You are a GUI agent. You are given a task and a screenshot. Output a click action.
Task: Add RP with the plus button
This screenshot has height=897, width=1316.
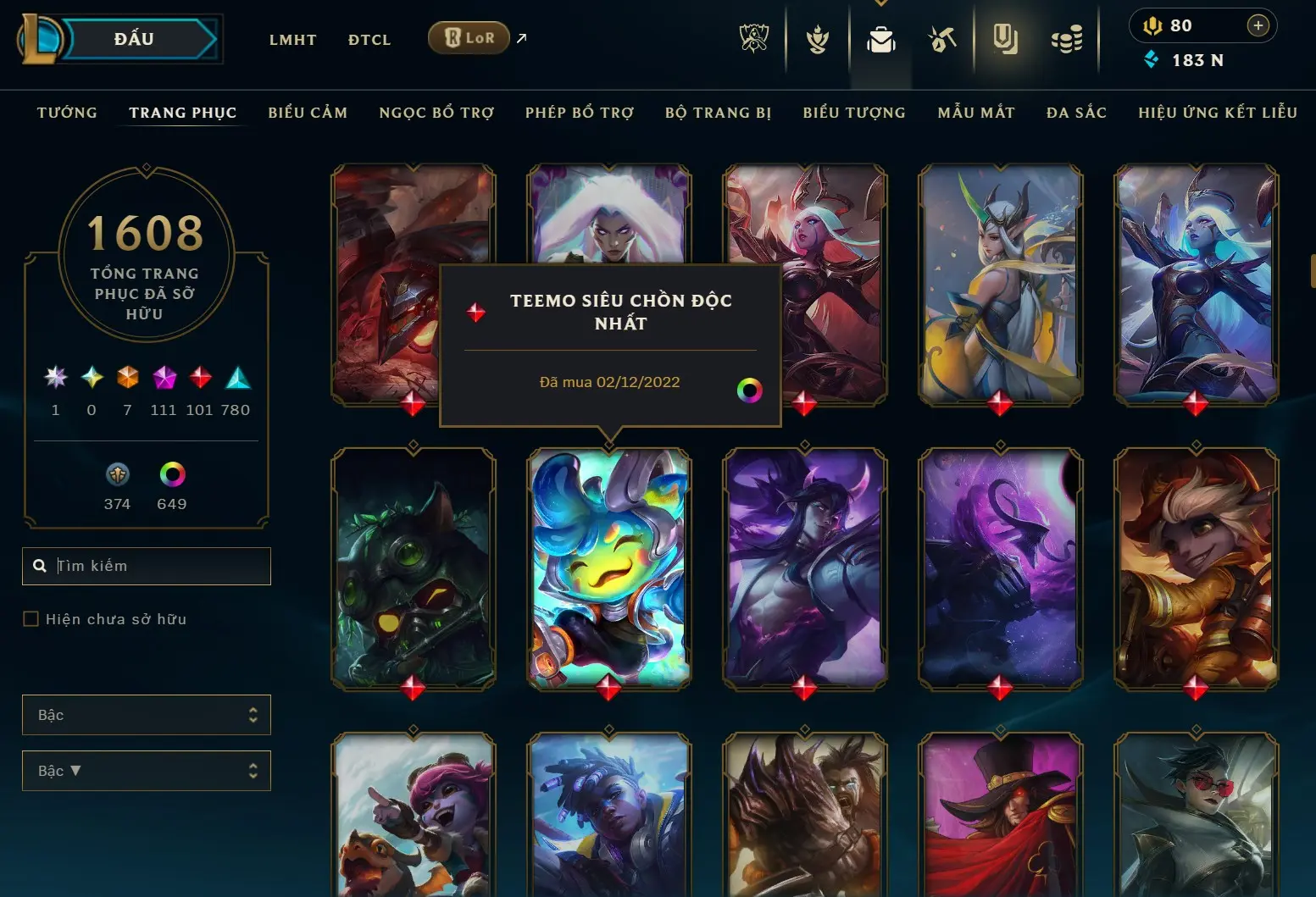(x=1258, y=25)
